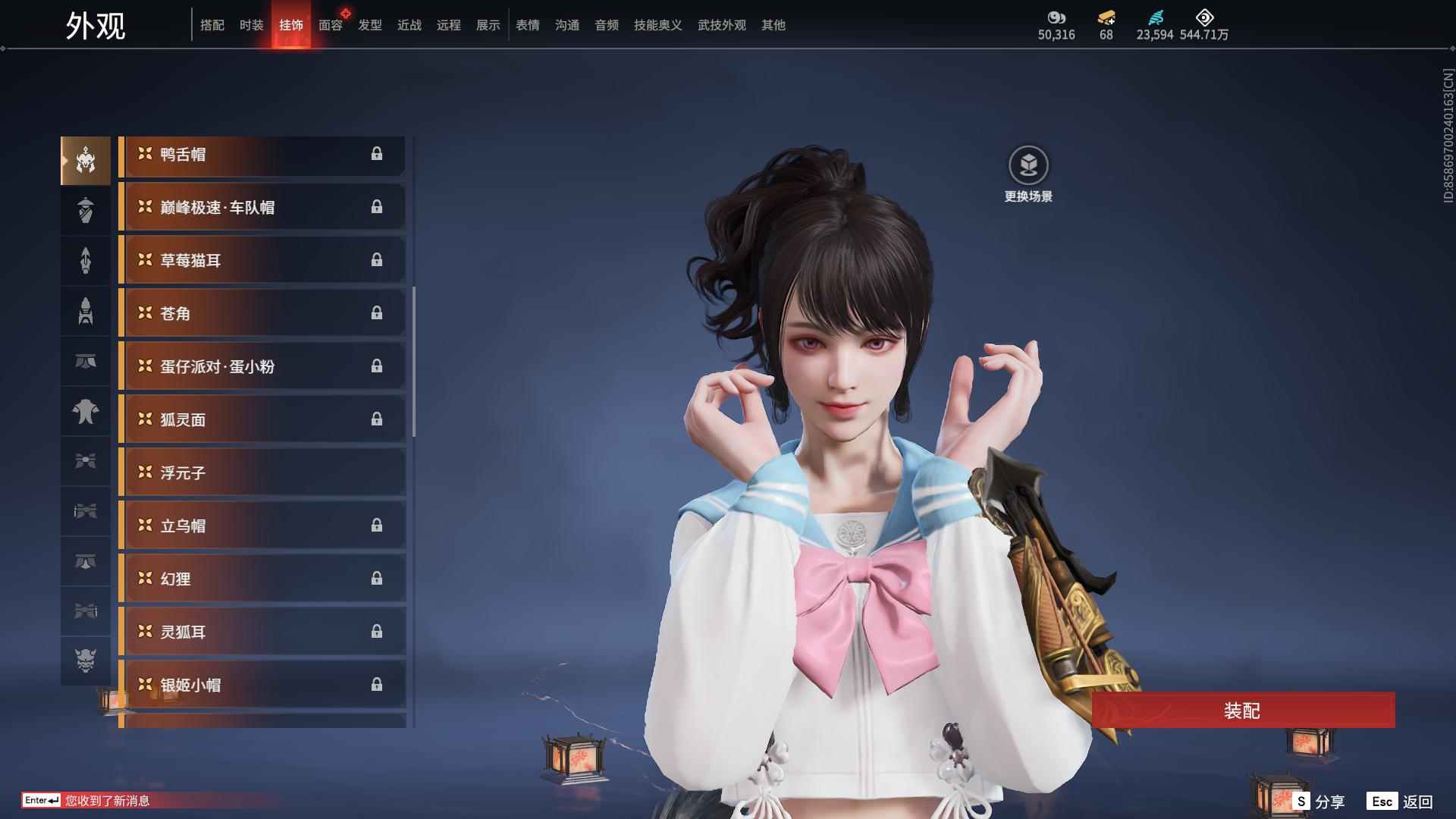The height and width of the screenshot is (819, 1456).
Task: Toggle the lock on 草莓猫耳 item
Action: coord(378,259)
